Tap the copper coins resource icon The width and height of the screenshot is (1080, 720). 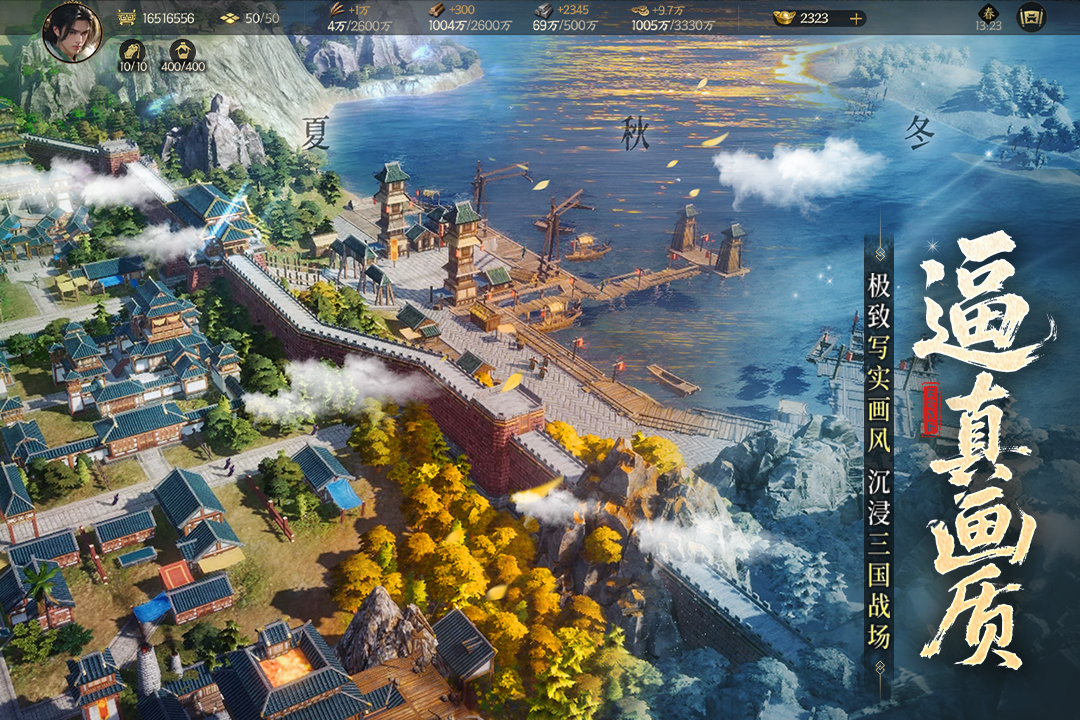[x=640, y=10]
